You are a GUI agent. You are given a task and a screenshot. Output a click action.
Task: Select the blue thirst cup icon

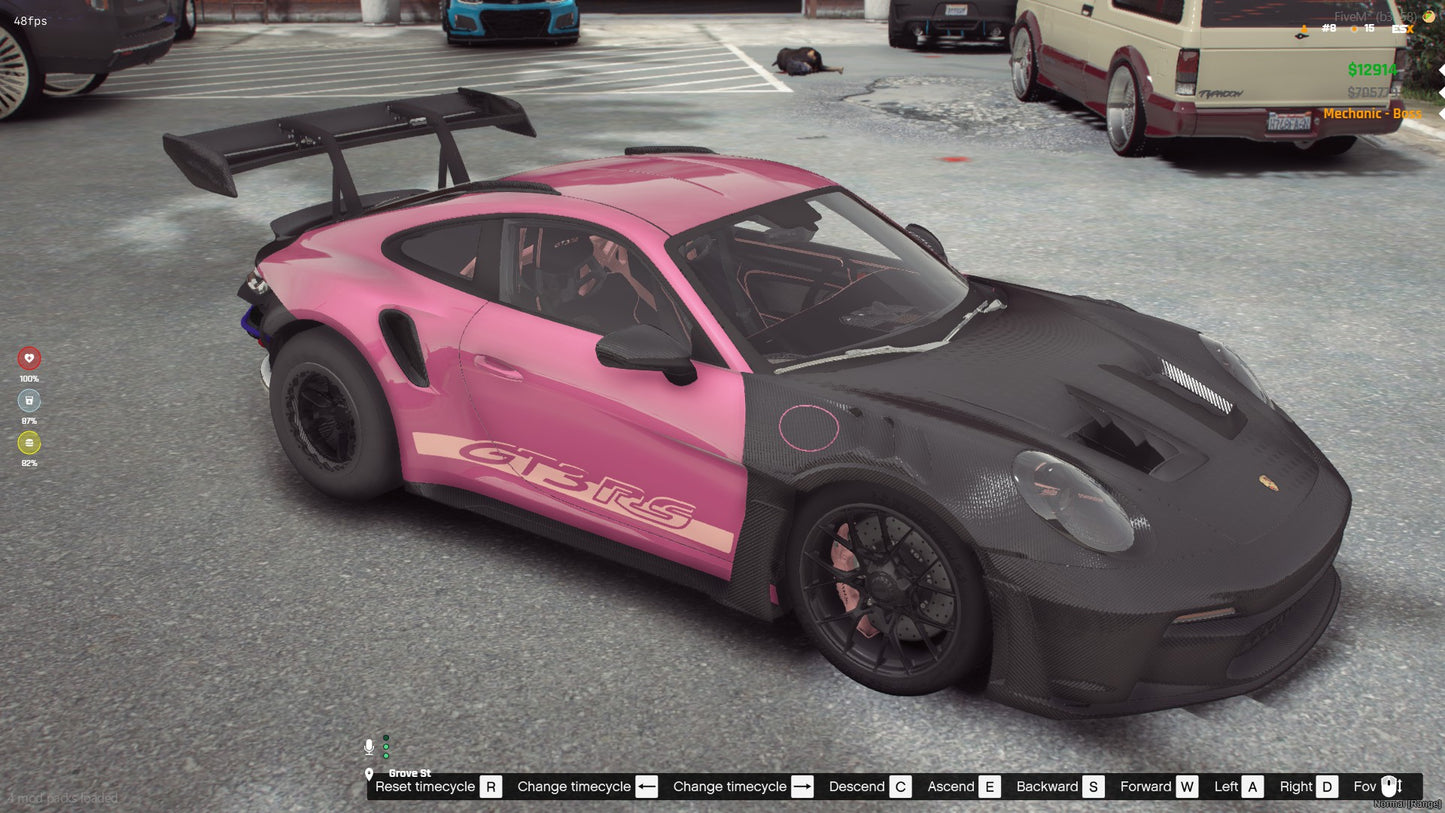29,400
